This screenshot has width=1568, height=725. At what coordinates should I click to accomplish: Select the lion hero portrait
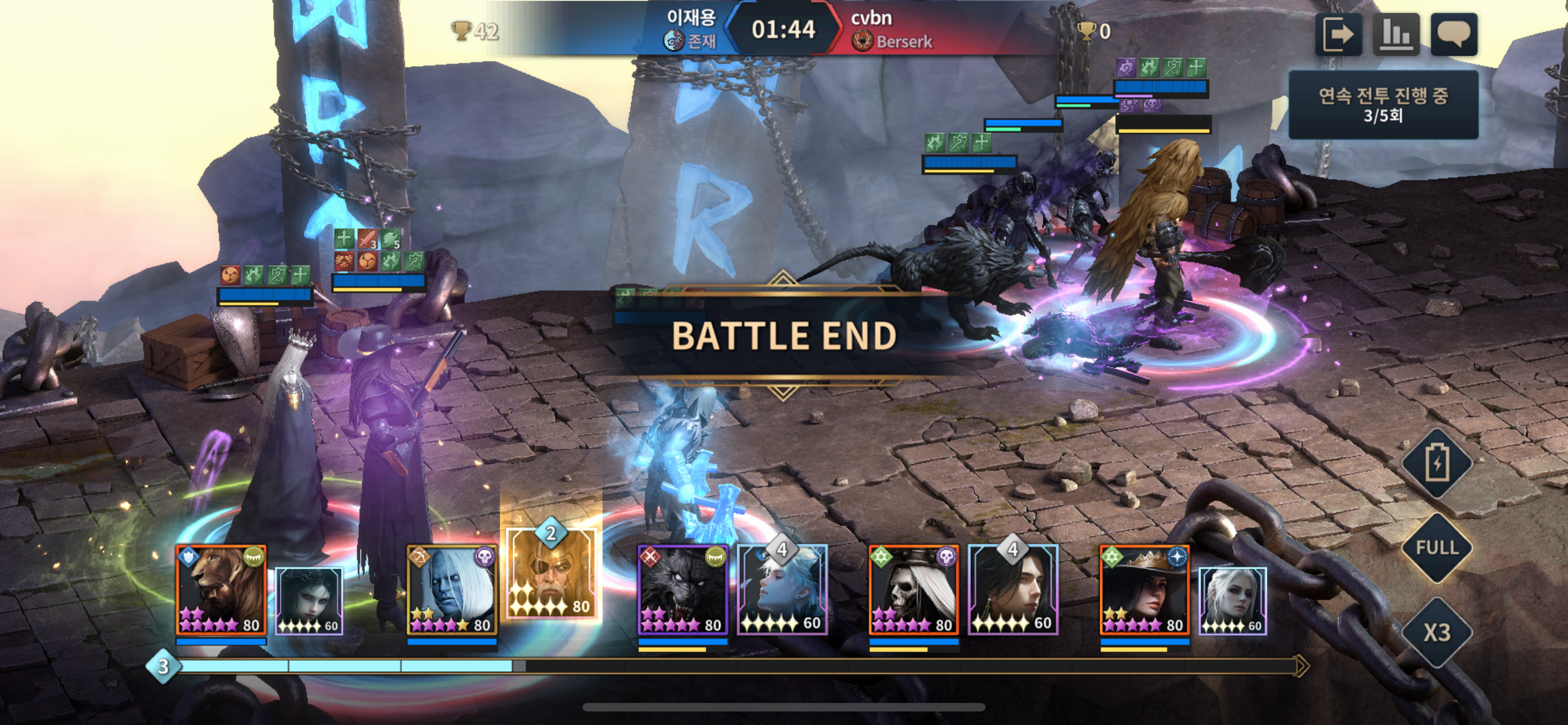point(221,590)
